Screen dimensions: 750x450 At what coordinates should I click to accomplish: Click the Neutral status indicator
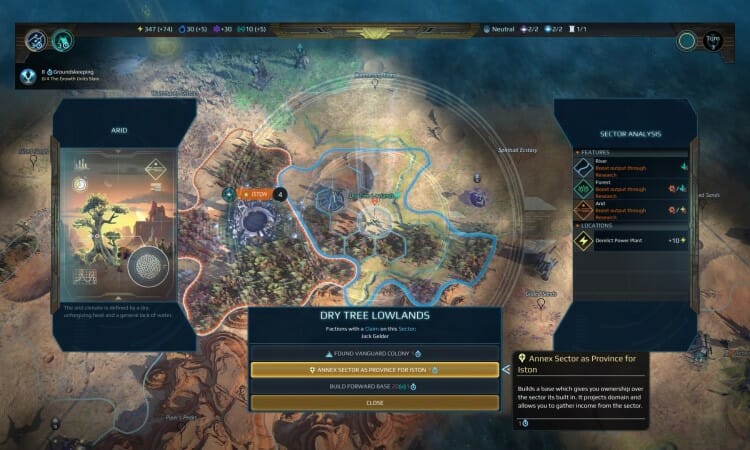500,29
